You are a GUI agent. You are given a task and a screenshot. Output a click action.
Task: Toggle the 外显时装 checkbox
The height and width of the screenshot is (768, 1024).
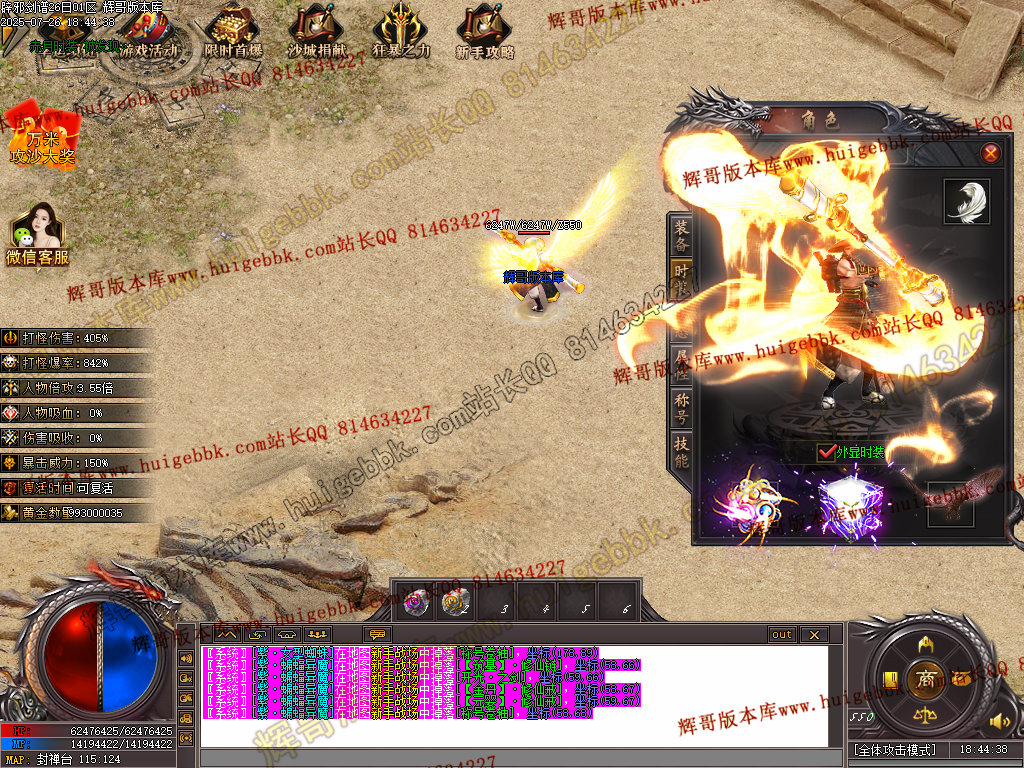pos(825,452)
